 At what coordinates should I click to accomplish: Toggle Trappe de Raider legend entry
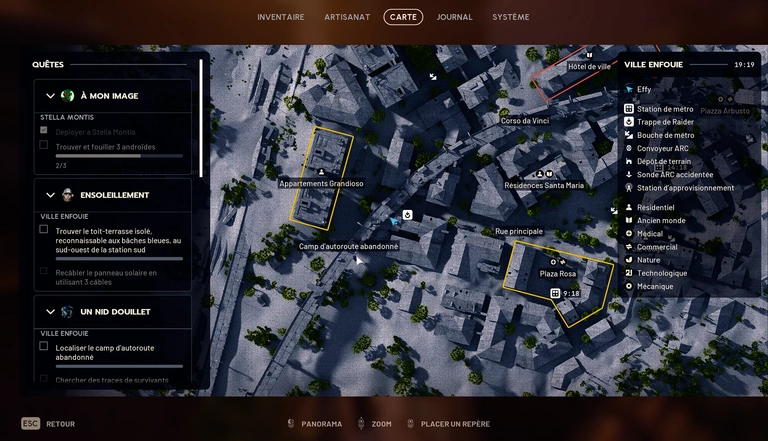pos(664,122)
